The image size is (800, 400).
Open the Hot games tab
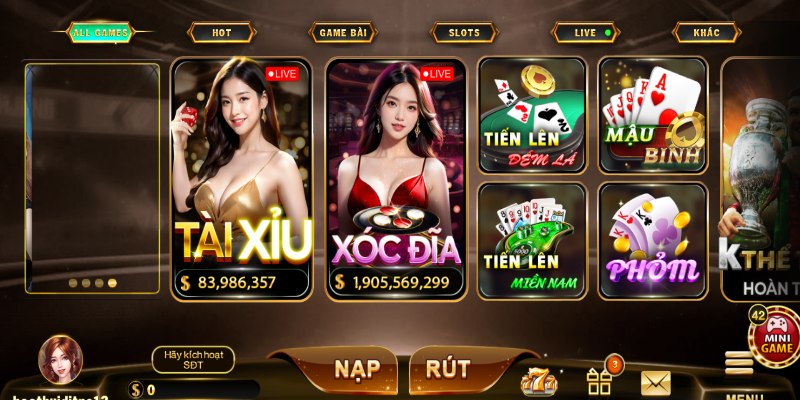click(221, 33)
